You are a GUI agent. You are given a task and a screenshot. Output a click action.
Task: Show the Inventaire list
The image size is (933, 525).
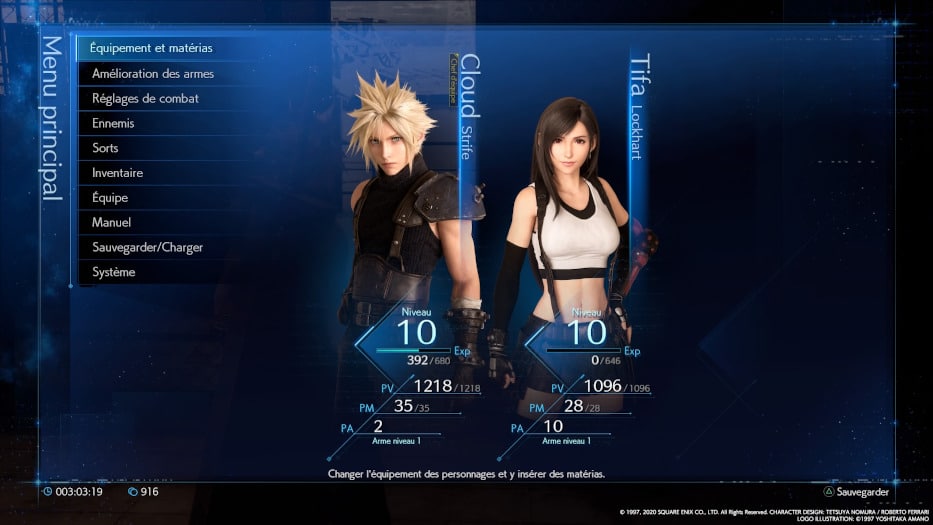click(117, 173)
